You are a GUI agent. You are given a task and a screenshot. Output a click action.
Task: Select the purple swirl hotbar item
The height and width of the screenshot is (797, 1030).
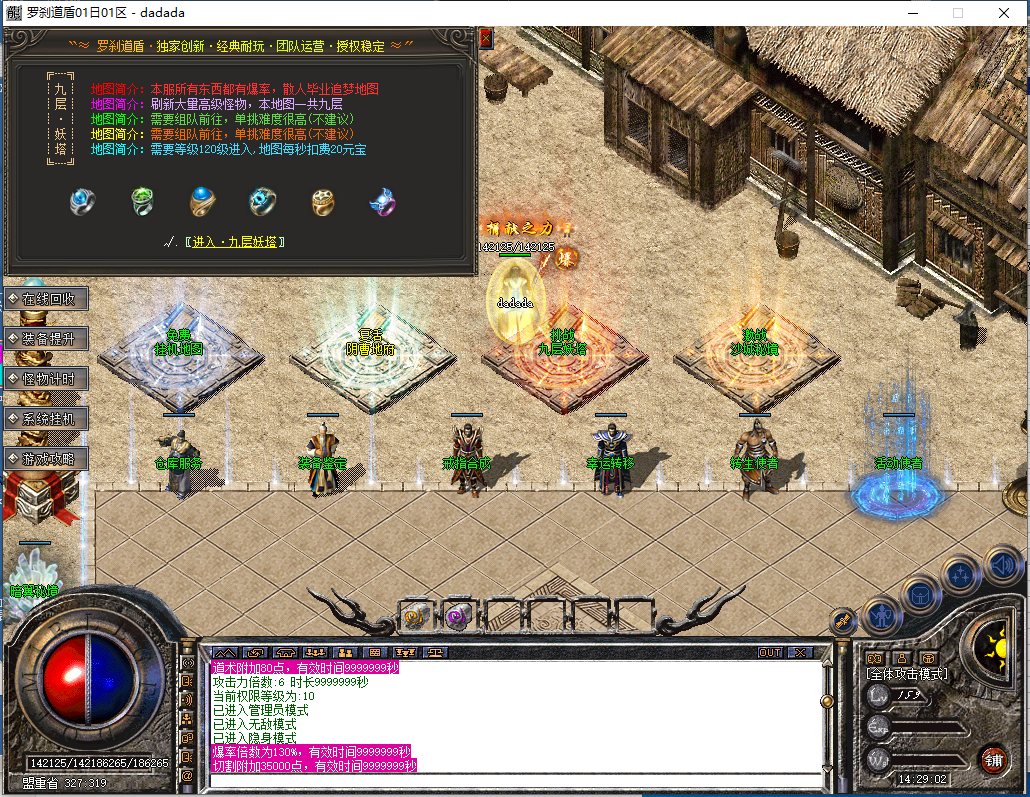(x=459, y=615)
